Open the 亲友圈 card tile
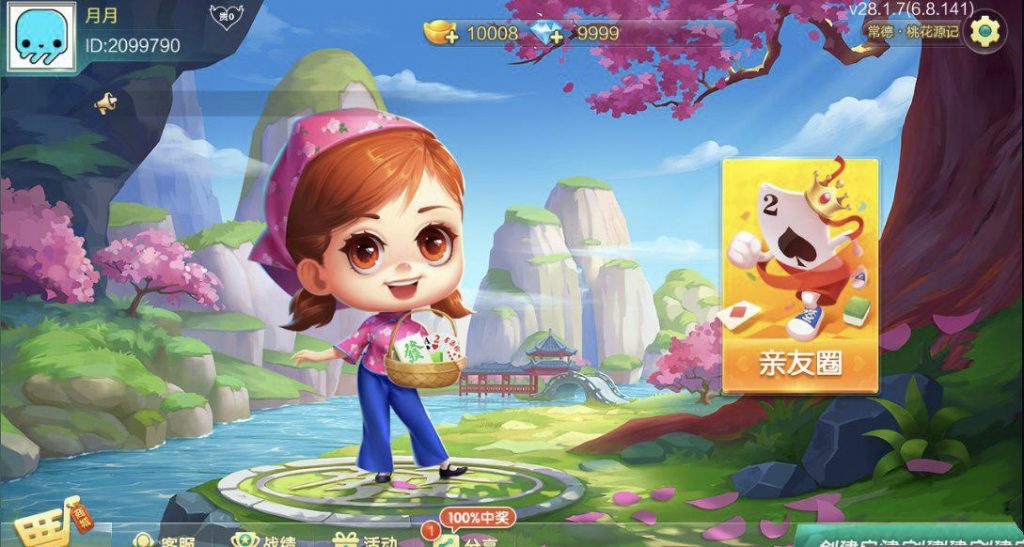The width and height of the screenshot is (1024, 547). (800, 275)
